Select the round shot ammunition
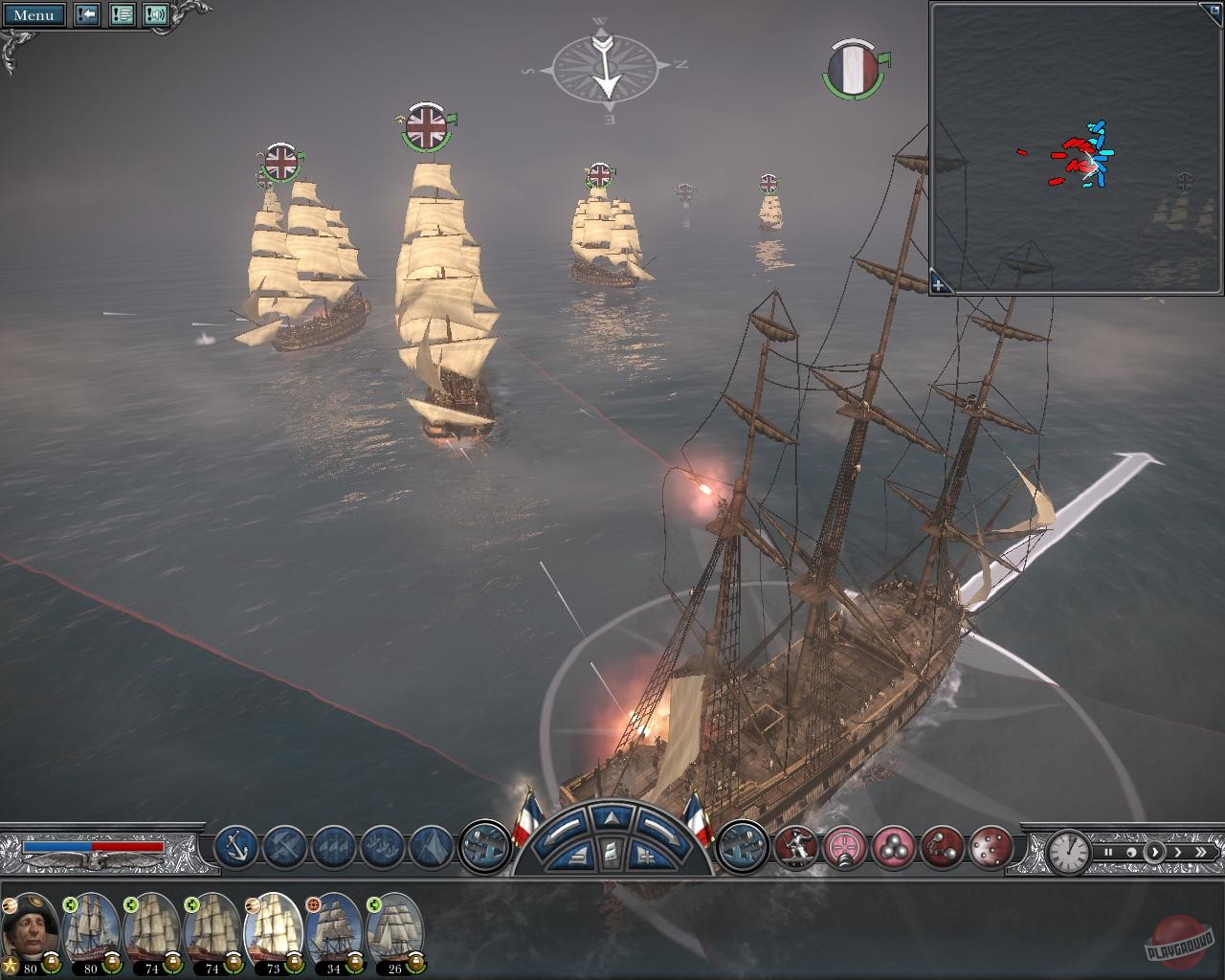The width and height of the screenshot is (1225, 980). [x=896, y=848]
